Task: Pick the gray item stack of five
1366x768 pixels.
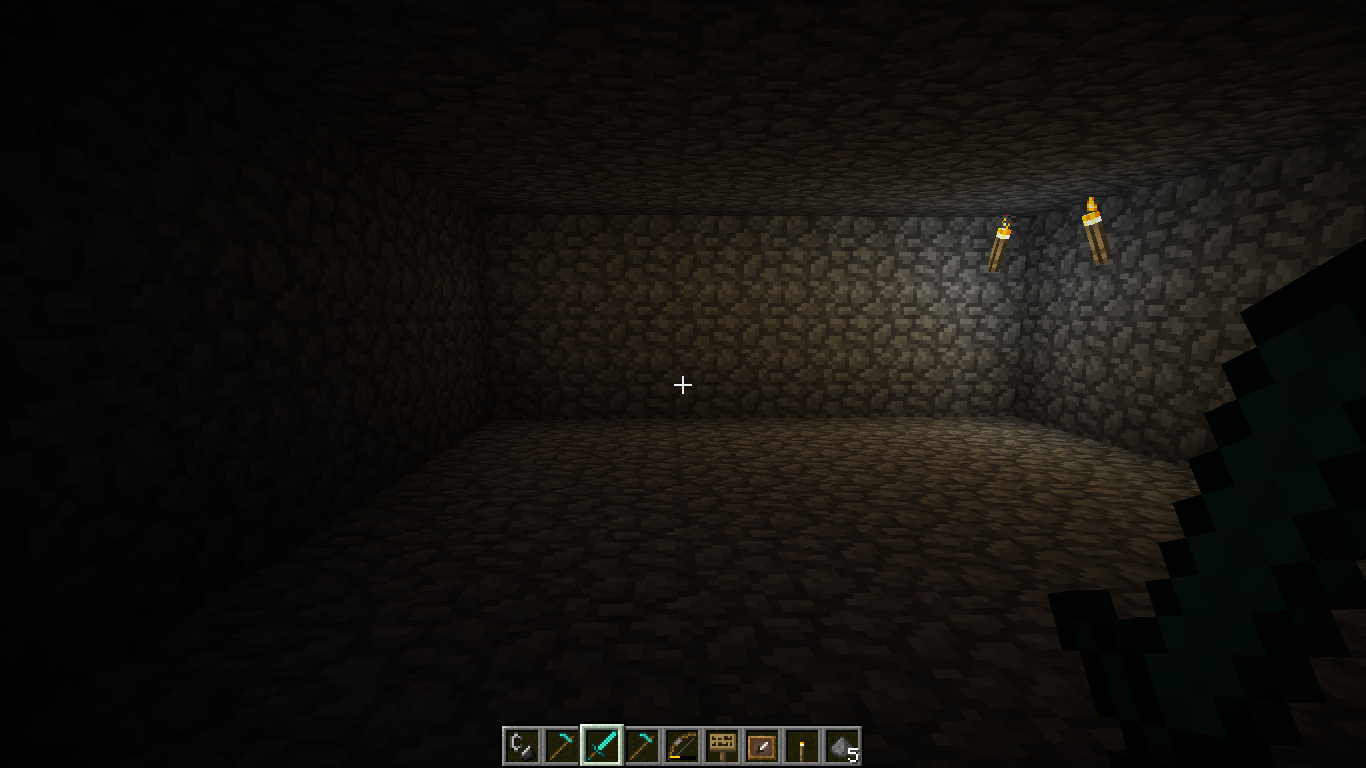Action: (x=841, y=746)
